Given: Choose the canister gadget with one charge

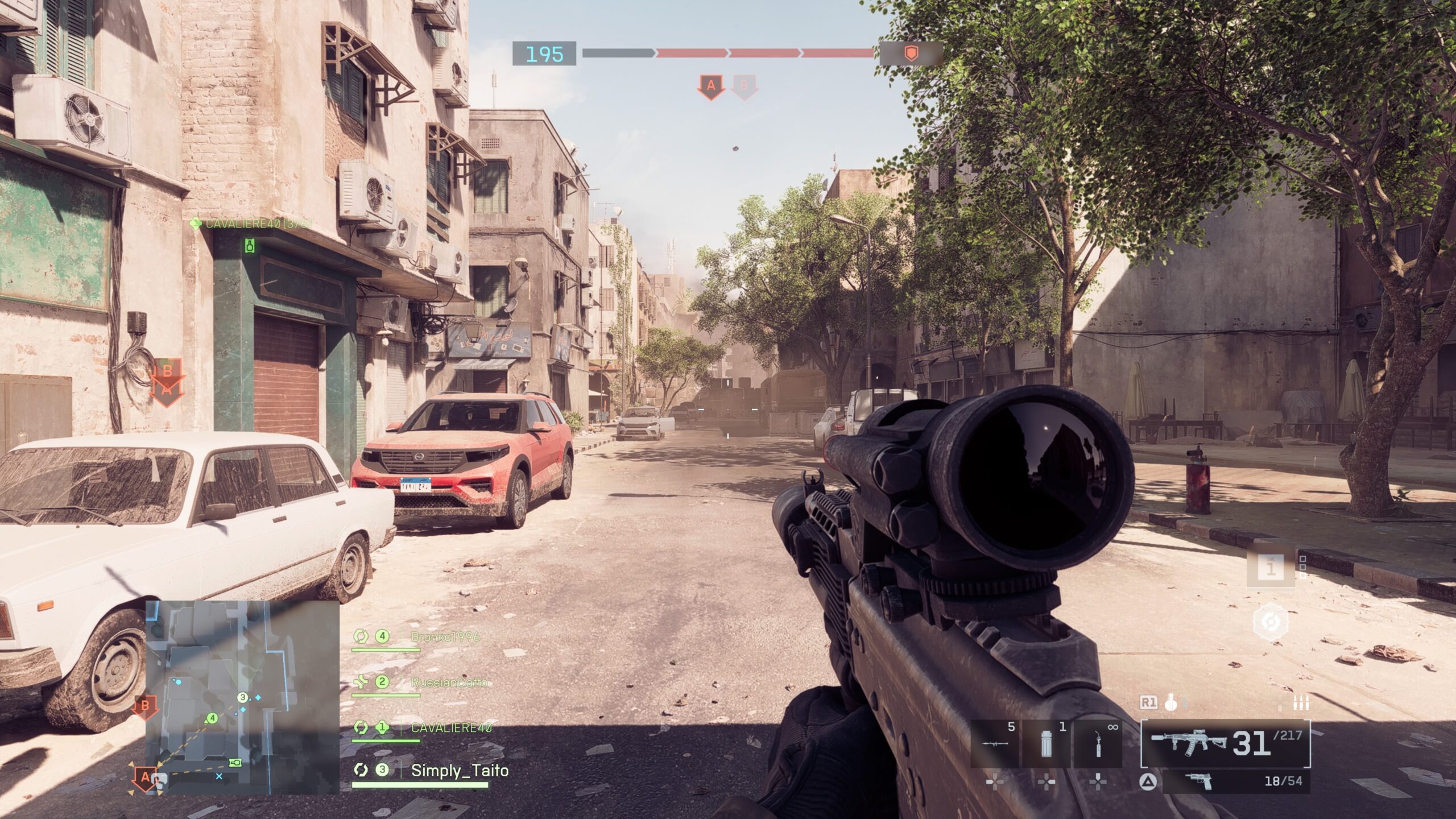Looking at the screenshot, I should click(1046, 744).
